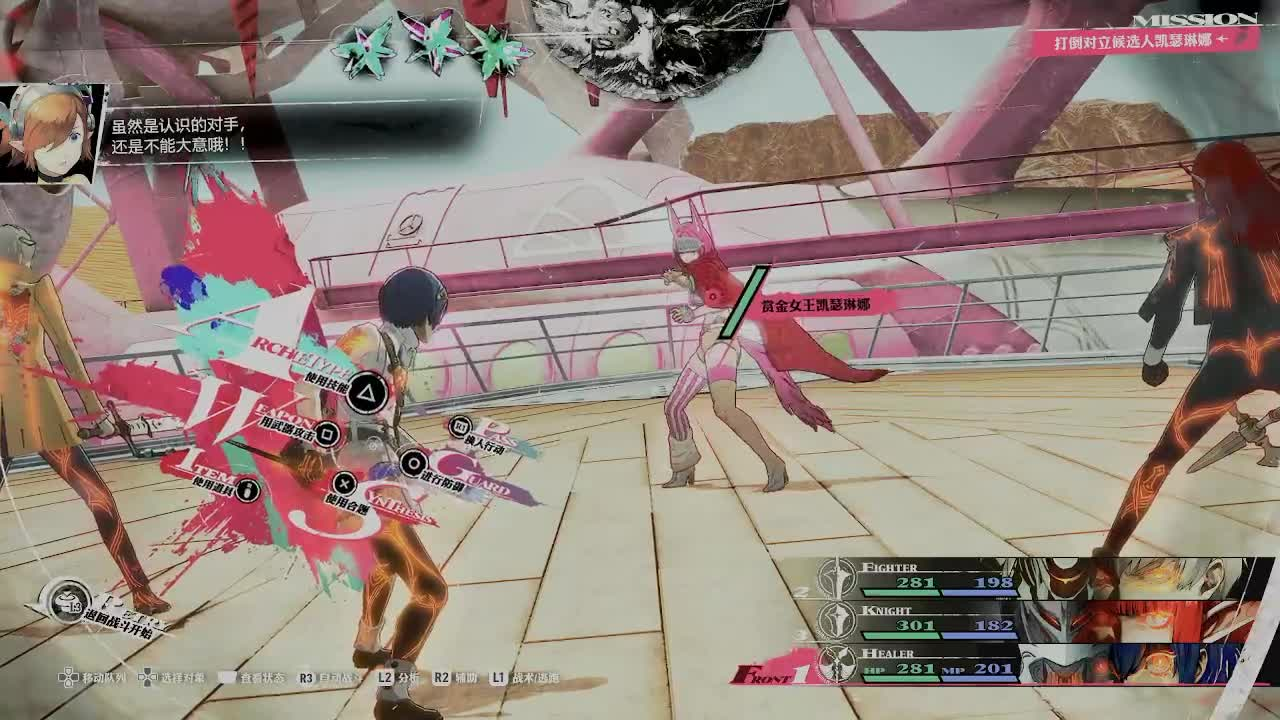Select the Knight party member panel
1280x720 pixels.
1030,621
